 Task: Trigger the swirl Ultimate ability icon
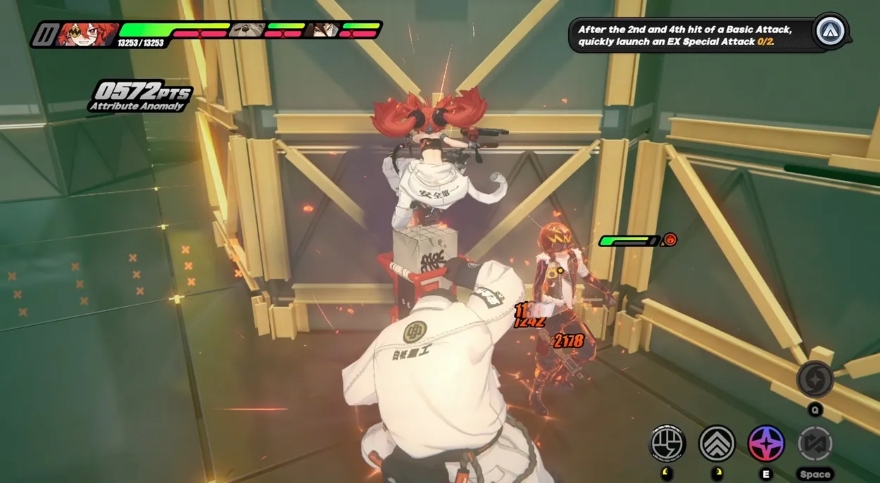click(815, 379)
